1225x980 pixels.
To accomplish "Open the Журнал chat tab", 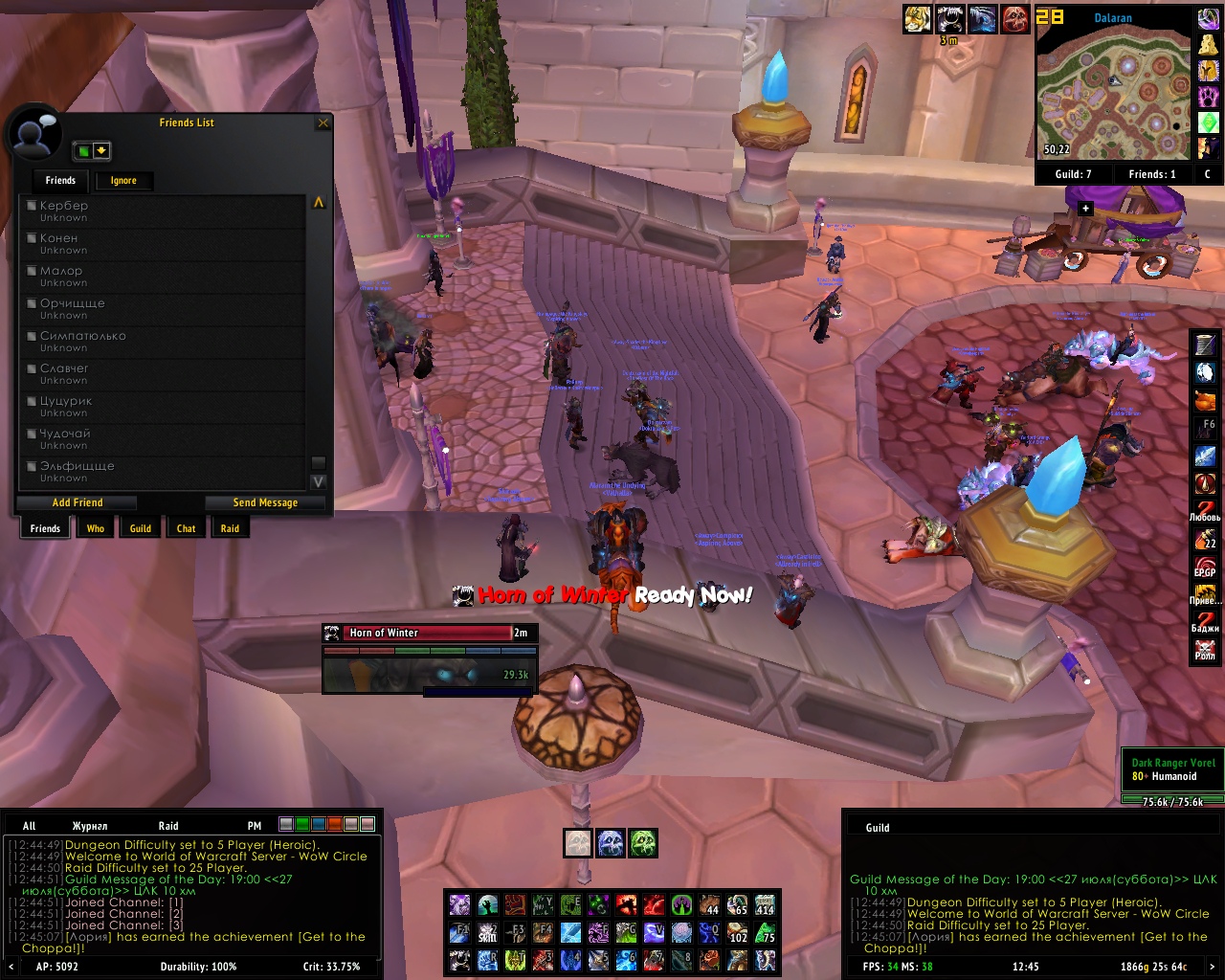I will [90, 826].
